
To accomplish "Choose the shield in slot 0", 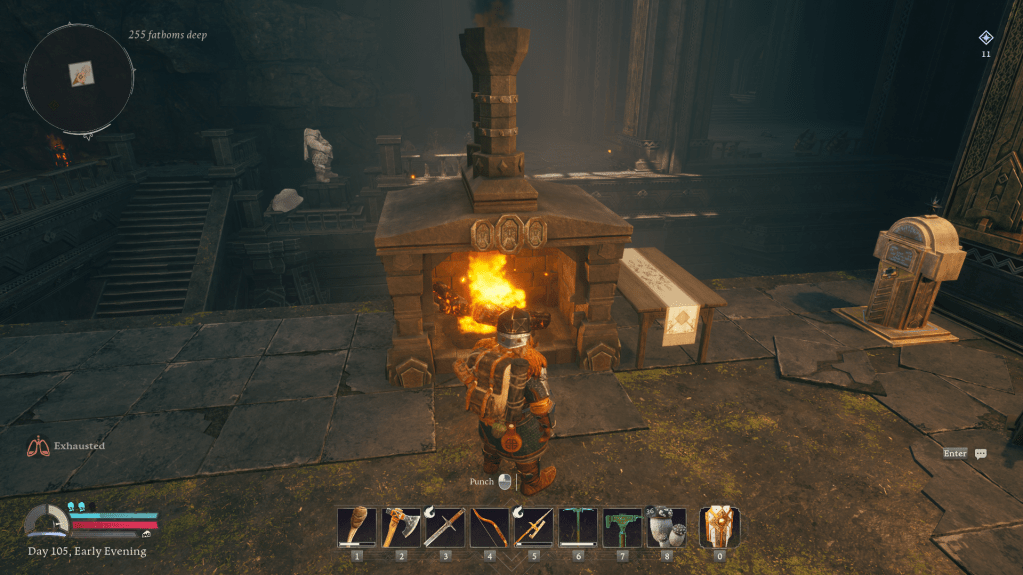I will click(x=719, y=527).
